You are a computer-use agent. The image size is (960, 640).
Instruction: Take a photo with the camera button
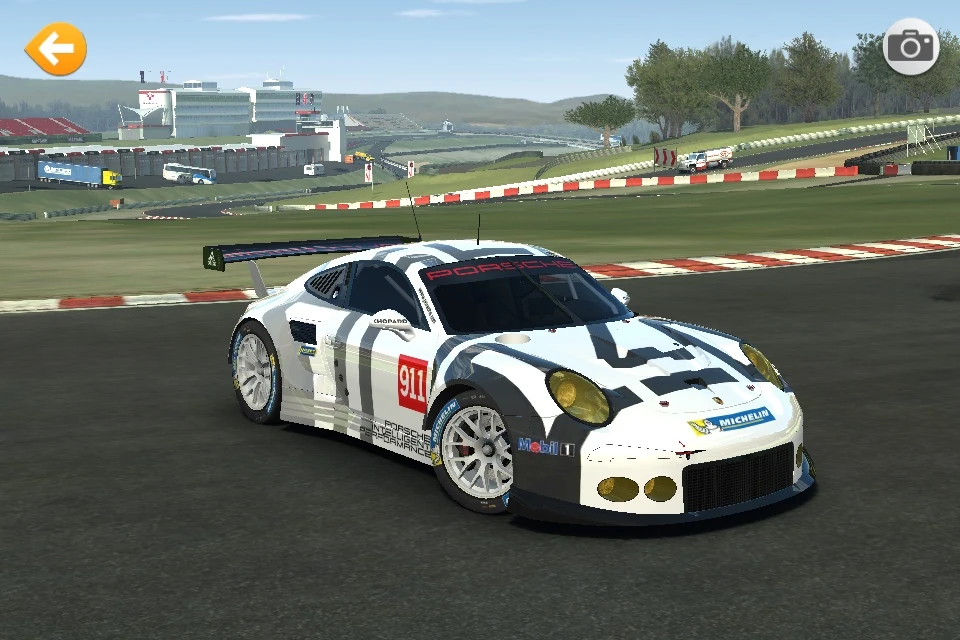910,47
